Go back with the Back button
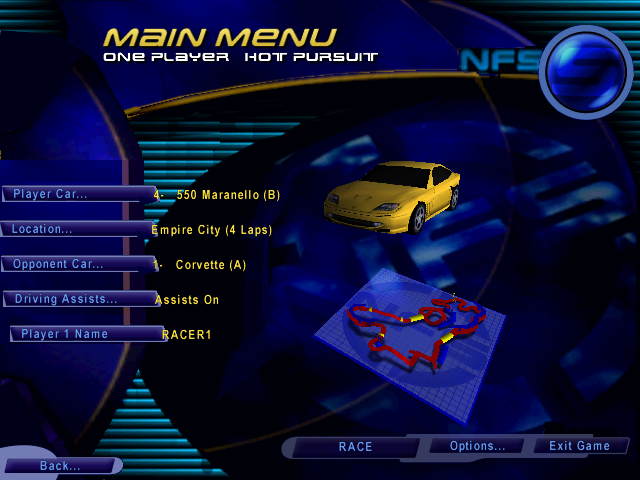This screenshot has width=640, height=480. [x=60, y=466]
